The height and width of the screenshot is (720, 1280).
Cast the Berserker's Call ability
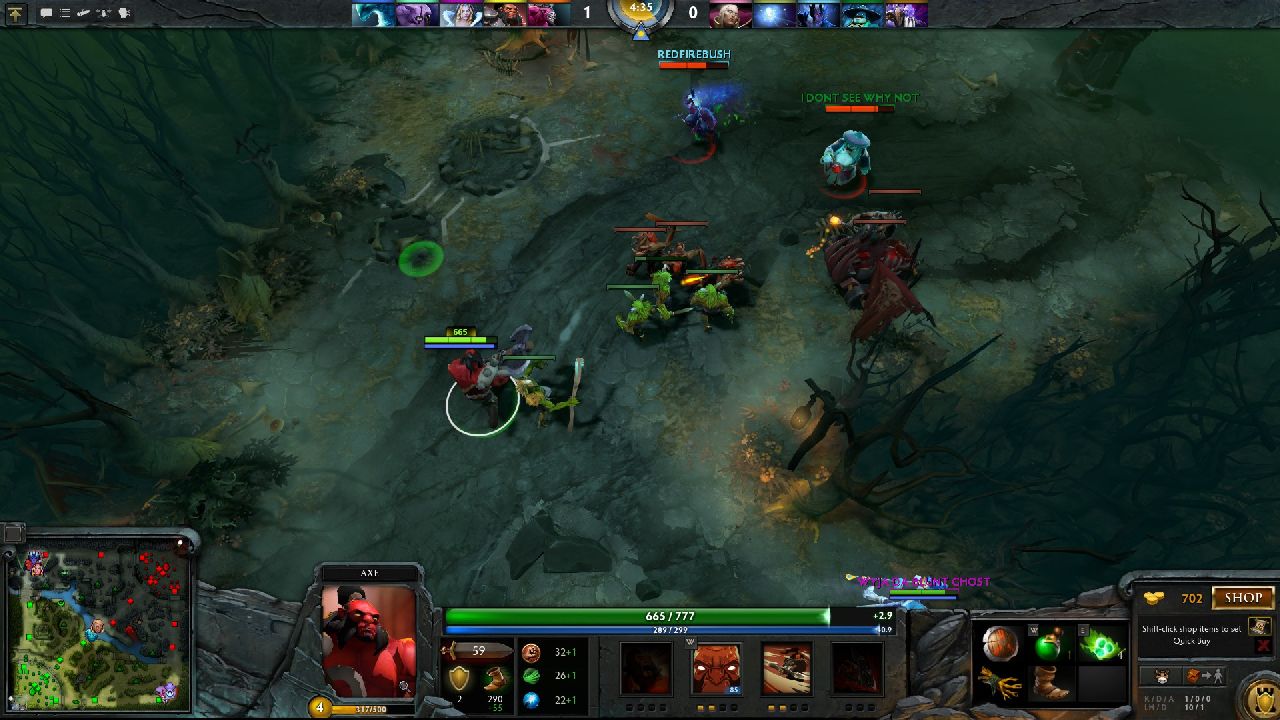(645, 668)
